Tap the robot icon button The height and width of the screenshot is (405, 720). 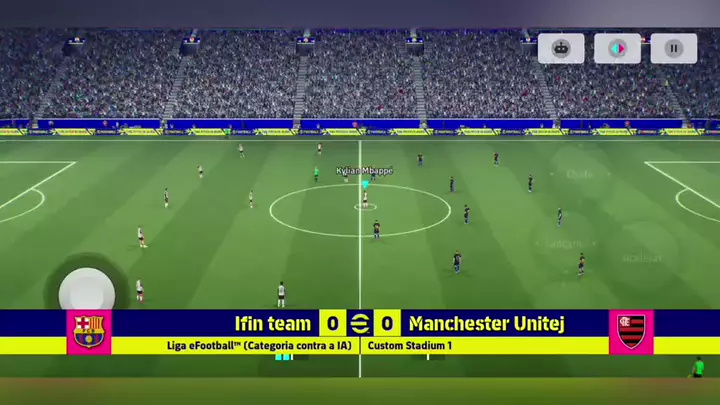[x=561, y=48]
